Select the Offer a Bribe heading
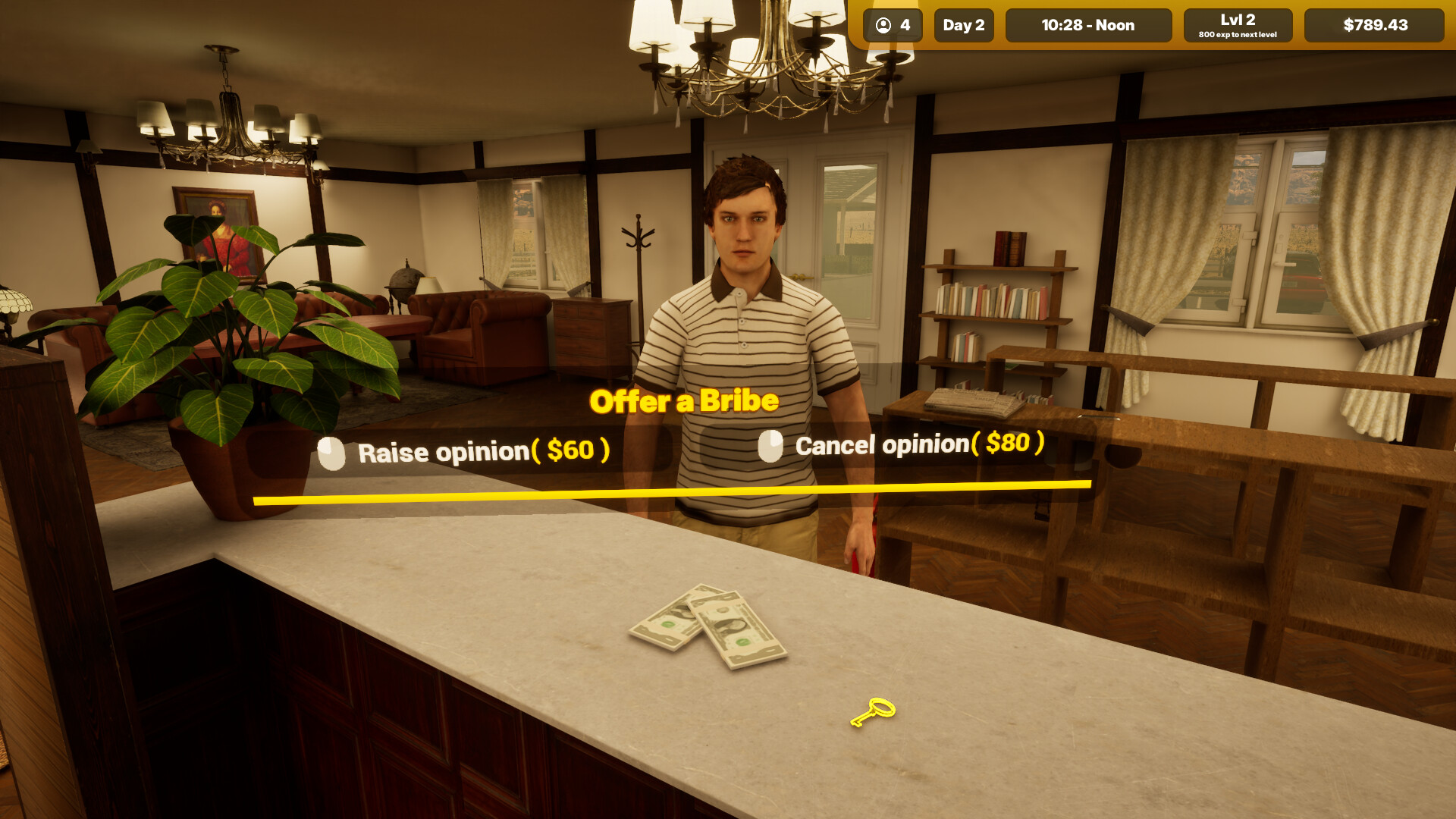The width and height of the screenshot is (1456, 819). tap(685, 400)
